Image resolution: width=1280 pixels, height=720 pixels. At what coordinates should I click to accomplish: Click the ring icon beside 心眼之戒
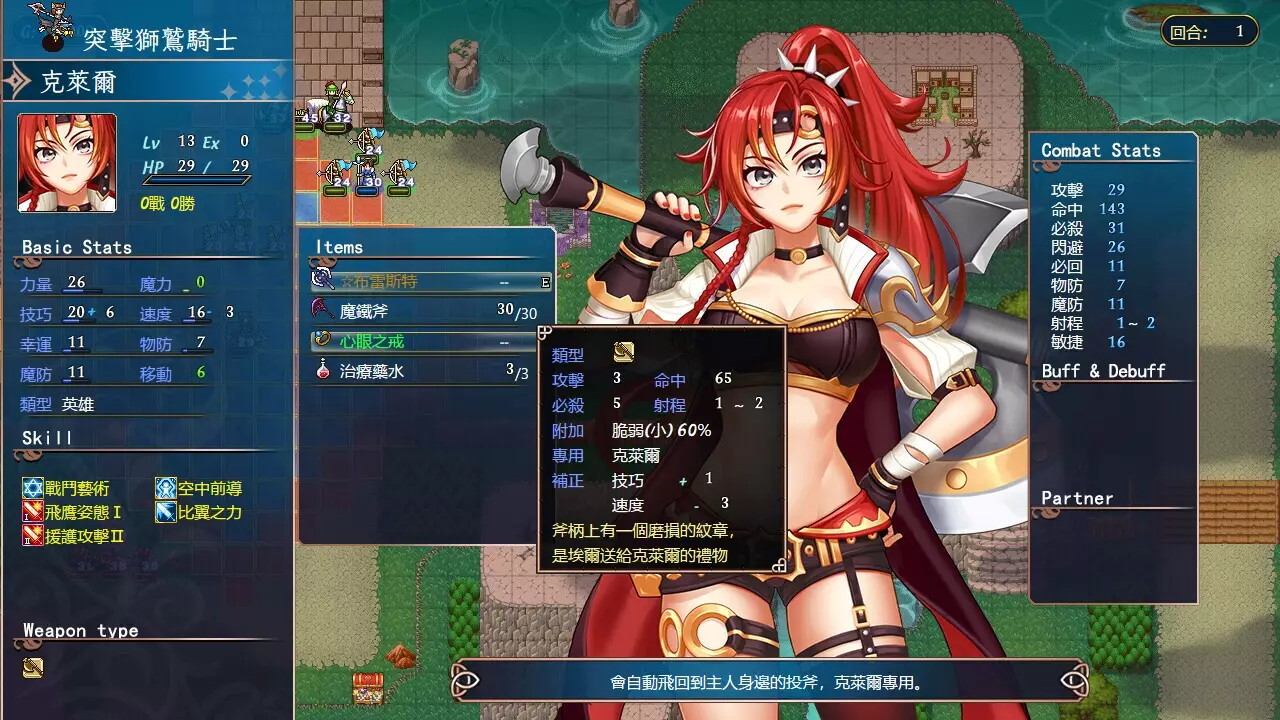[x=322, y=340]
